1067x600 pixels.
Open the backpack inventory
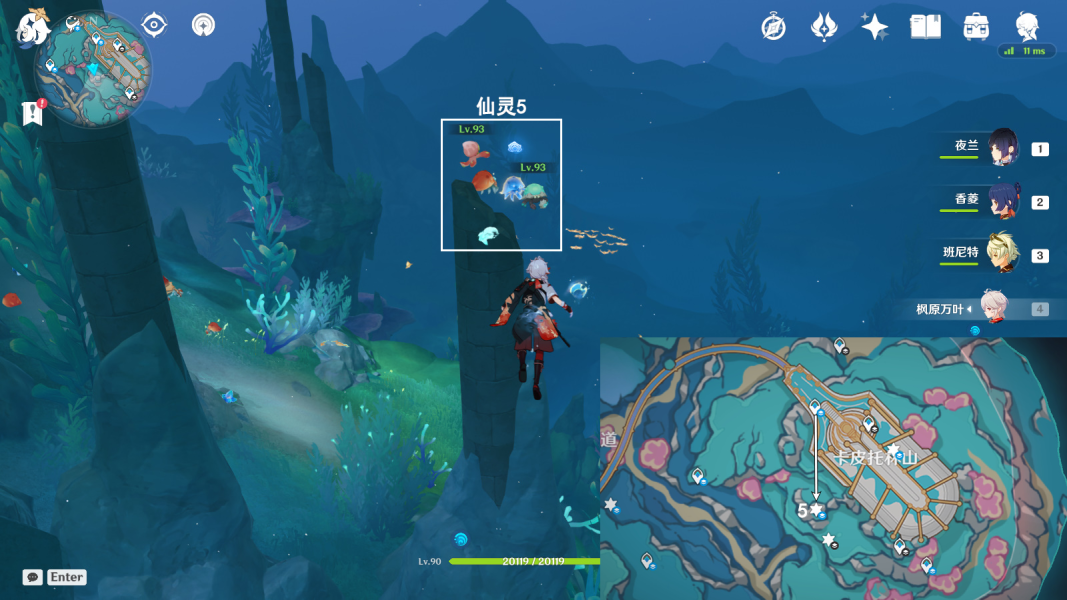(976, 27)
